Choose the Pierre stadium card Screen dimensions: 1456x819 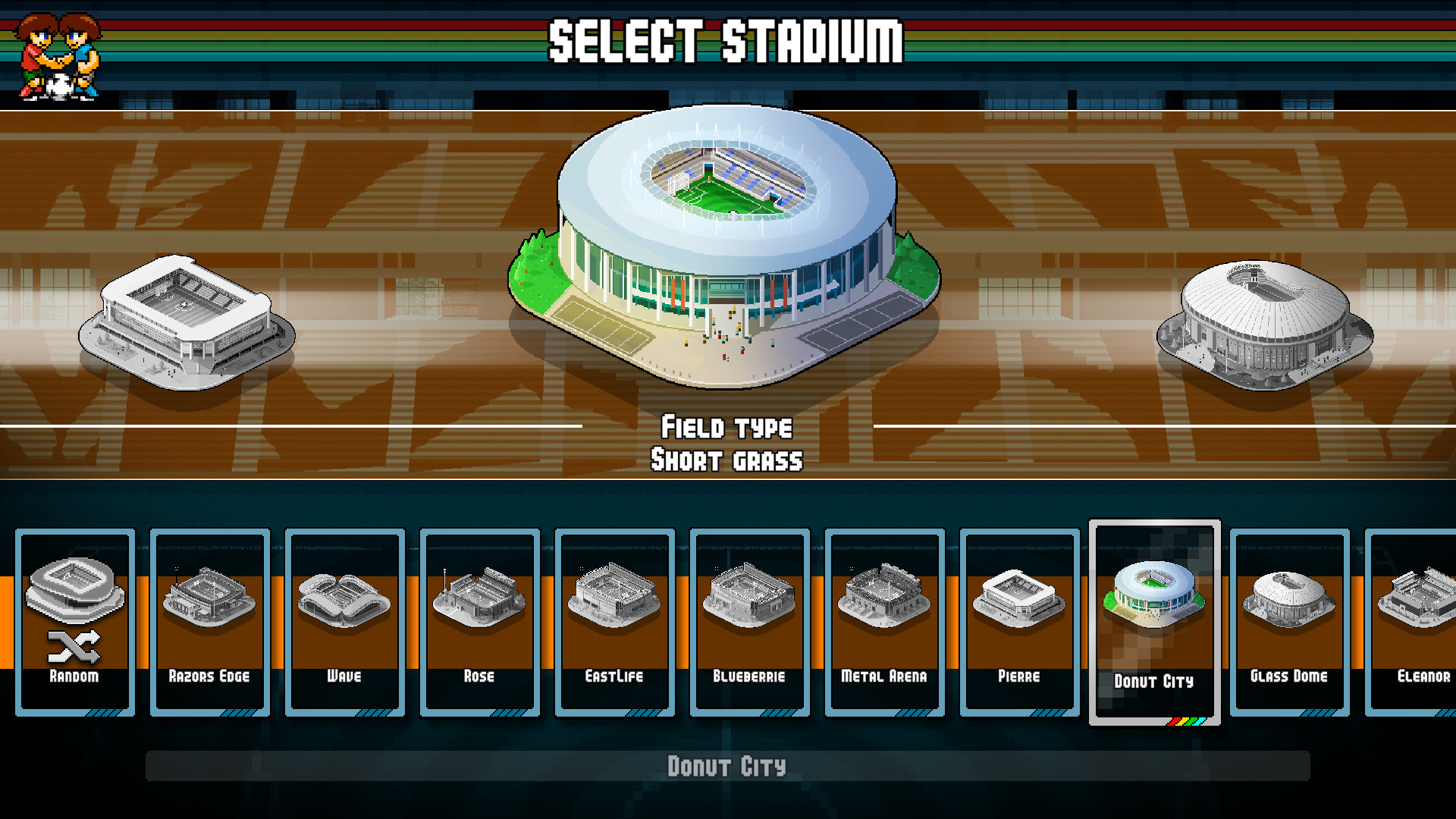tap(1019, 622)
